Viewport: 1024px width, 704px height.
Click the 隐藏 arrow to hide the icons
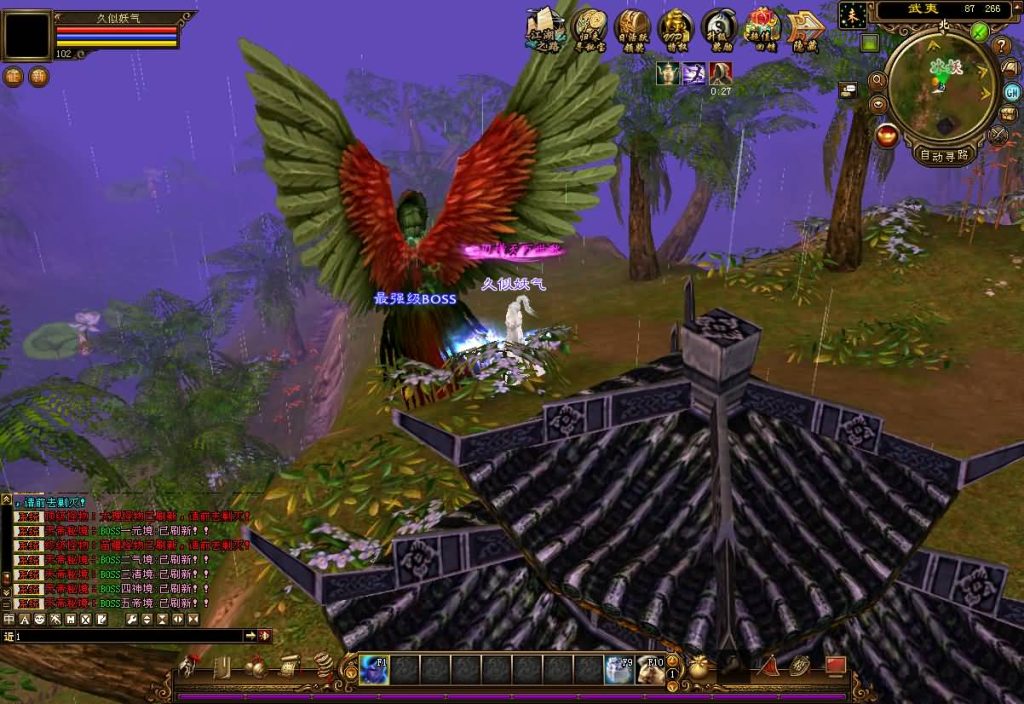(x=805, y=28)
